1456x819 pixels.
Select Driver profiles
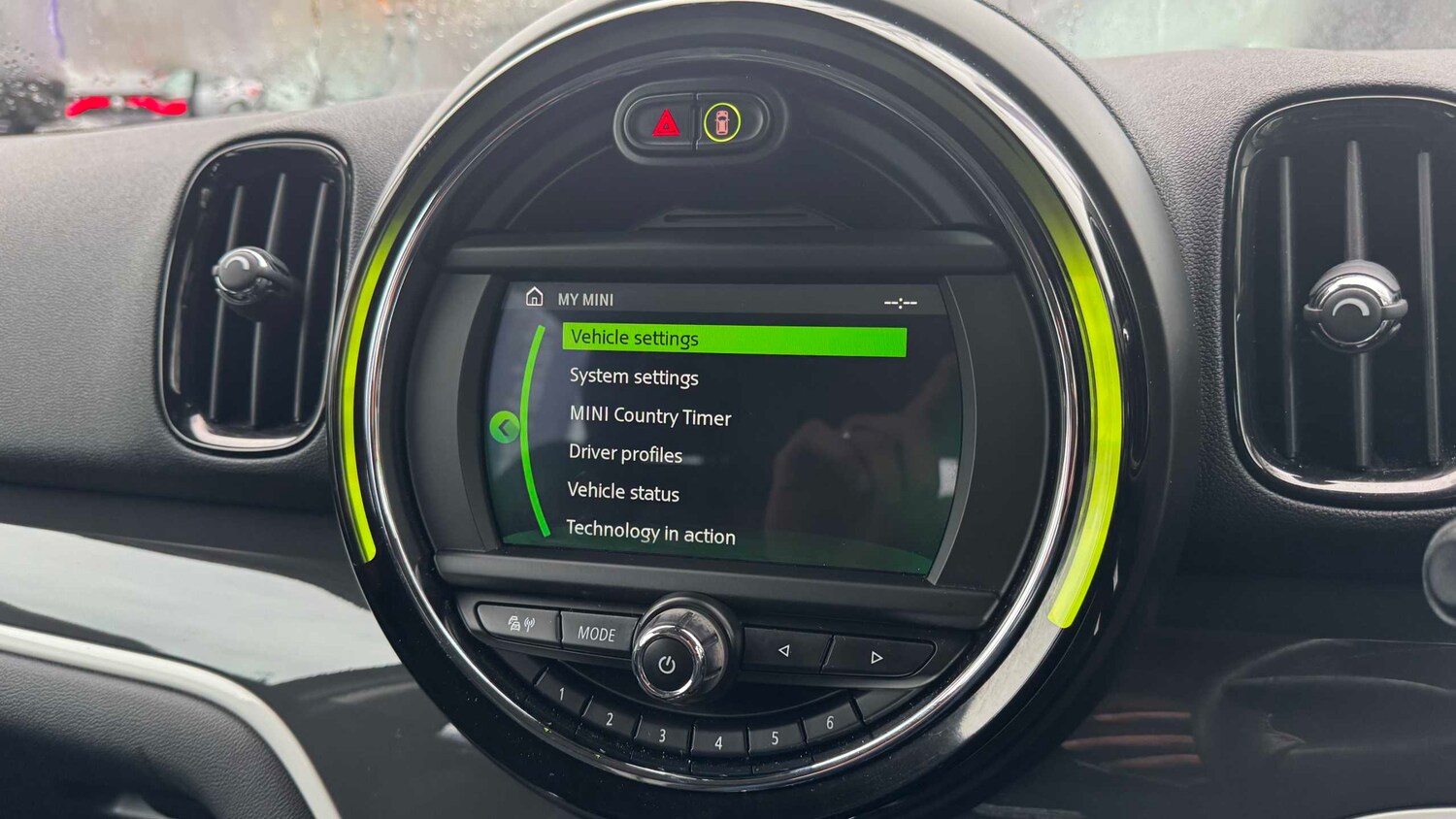[625, 454]
